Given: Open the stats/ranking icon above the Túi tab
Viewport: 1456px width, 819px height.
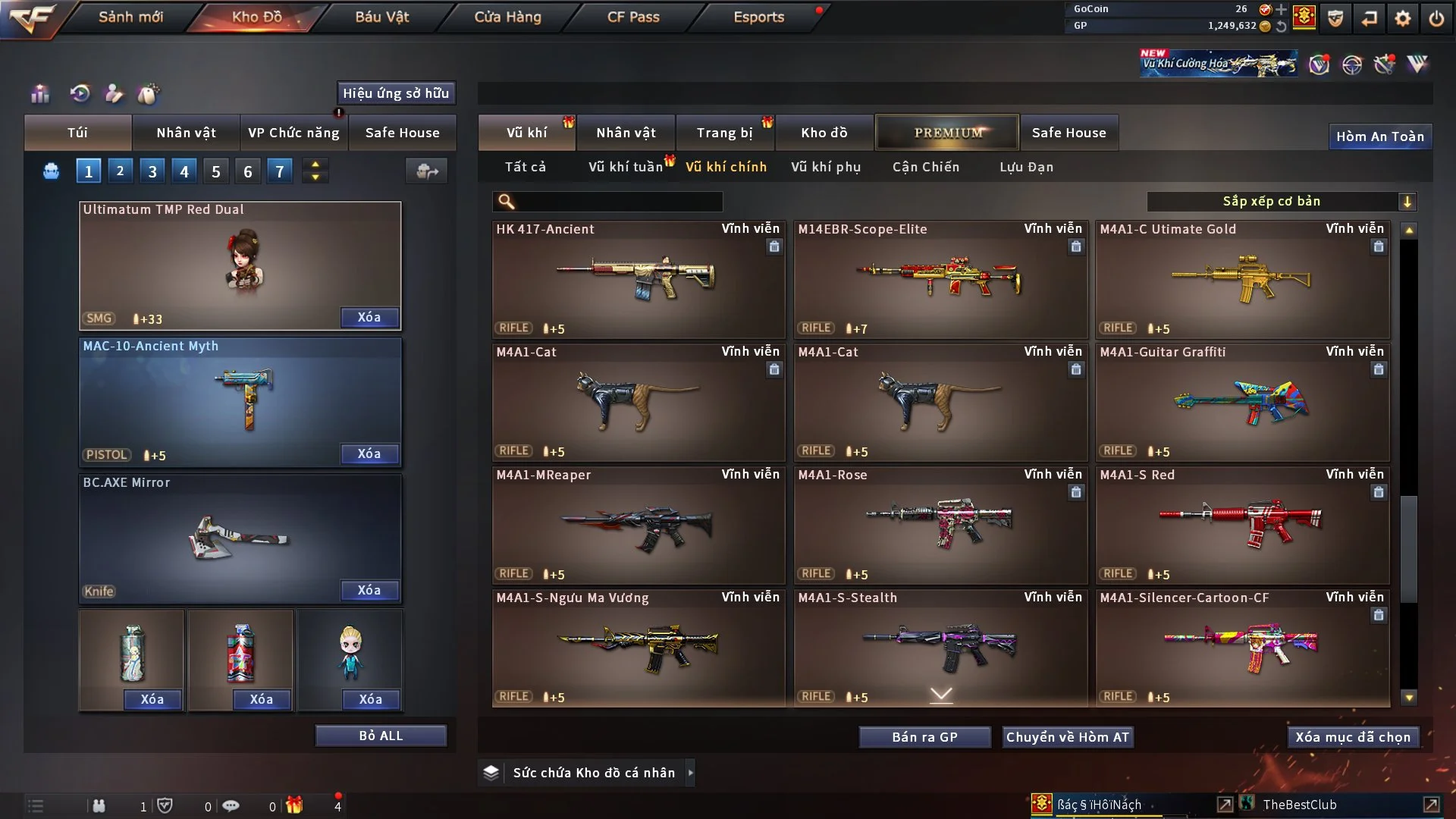Looking at the screenshot, I should [39, 94].
